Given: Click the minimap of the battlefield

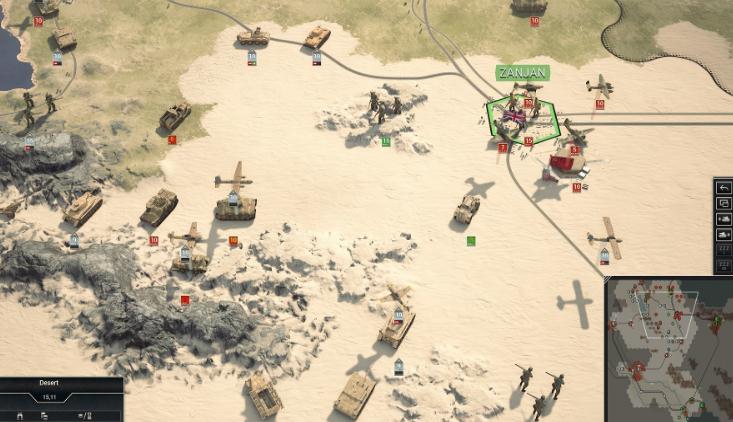Looking at the screenshot, I should point(668,349).
